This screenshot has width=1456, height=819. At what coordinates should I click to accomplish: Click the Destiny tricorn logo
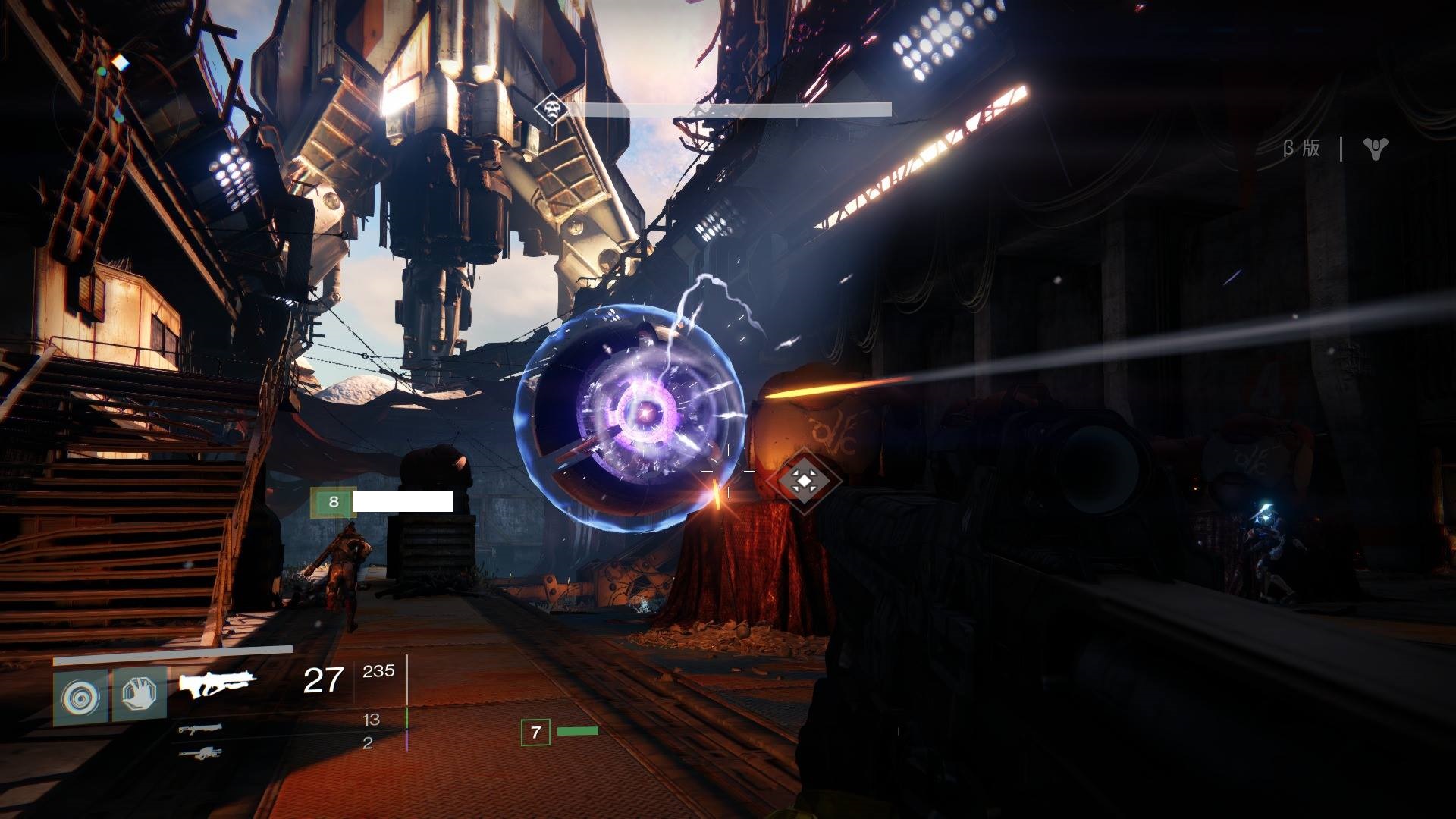tap(1375, 149)
